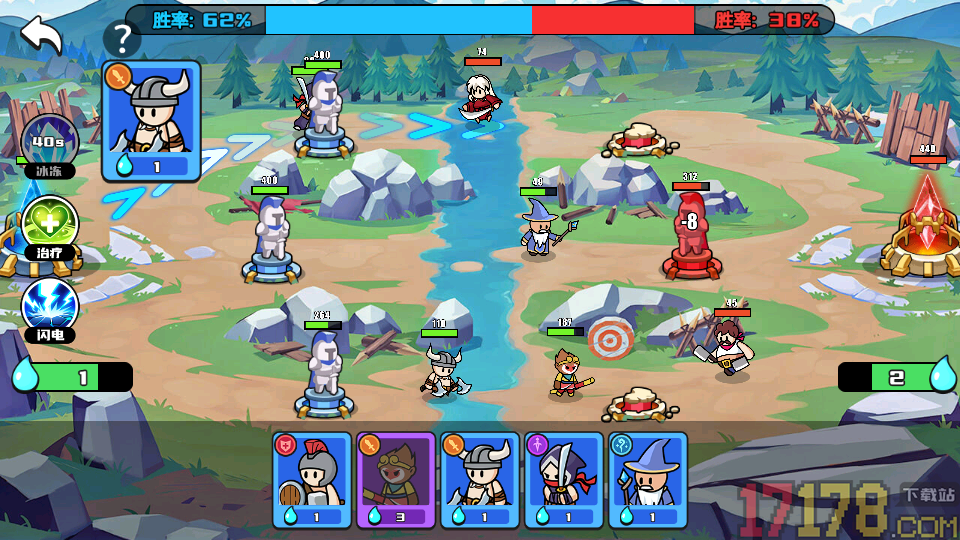Pick the Viking card in the hand row
960x540 pixels.
[x=480, y=479]
